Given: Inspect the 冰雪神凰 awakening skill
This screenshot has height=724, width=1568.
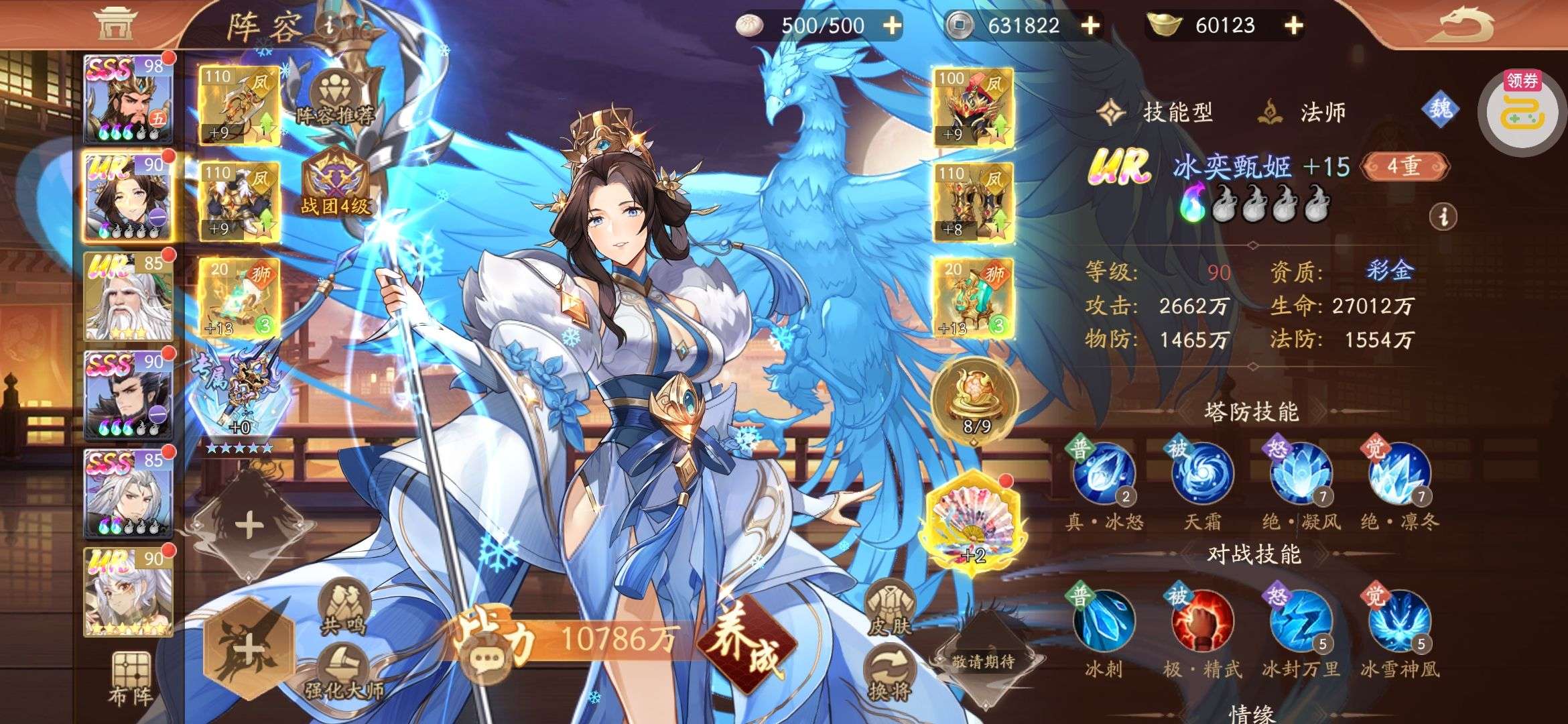Looking at the screenshot, I should (1398, 621).
